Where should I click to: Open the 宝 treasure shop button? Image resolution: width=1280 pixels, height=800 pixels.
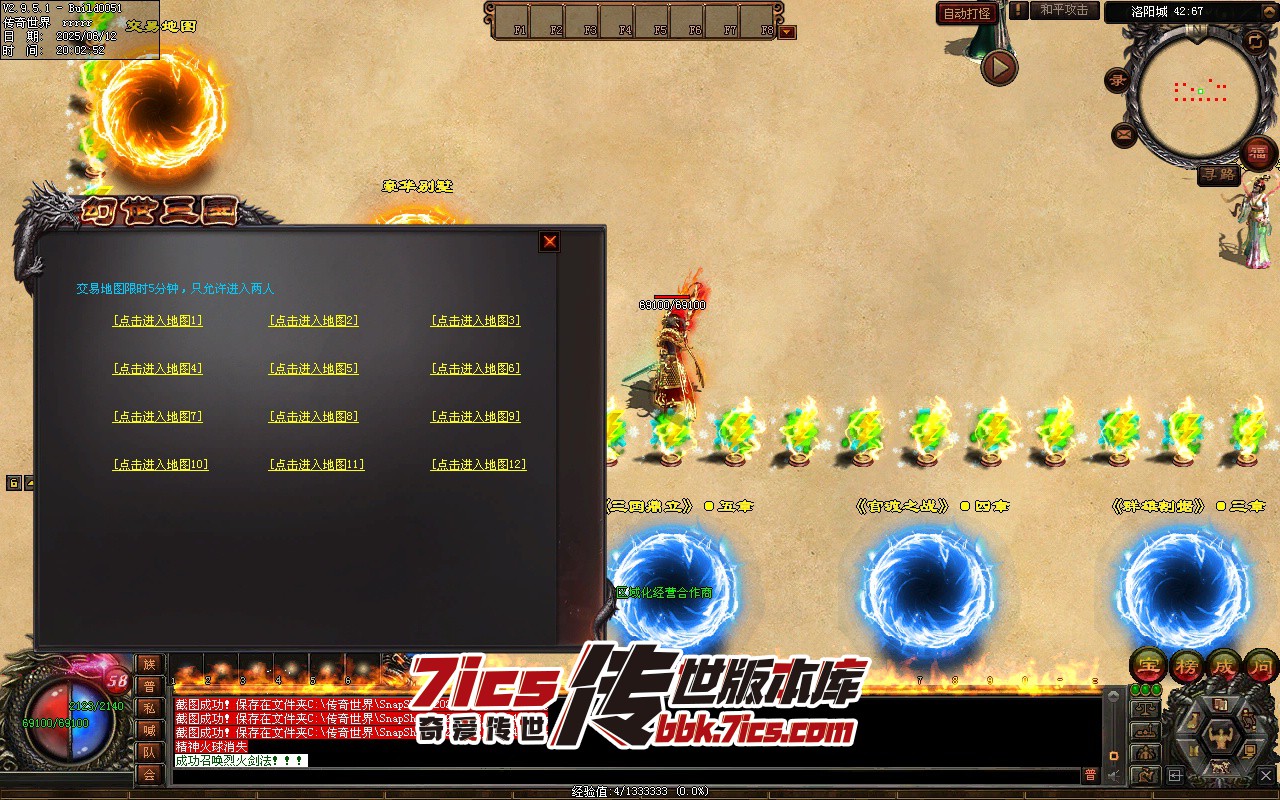(1146, 664)
